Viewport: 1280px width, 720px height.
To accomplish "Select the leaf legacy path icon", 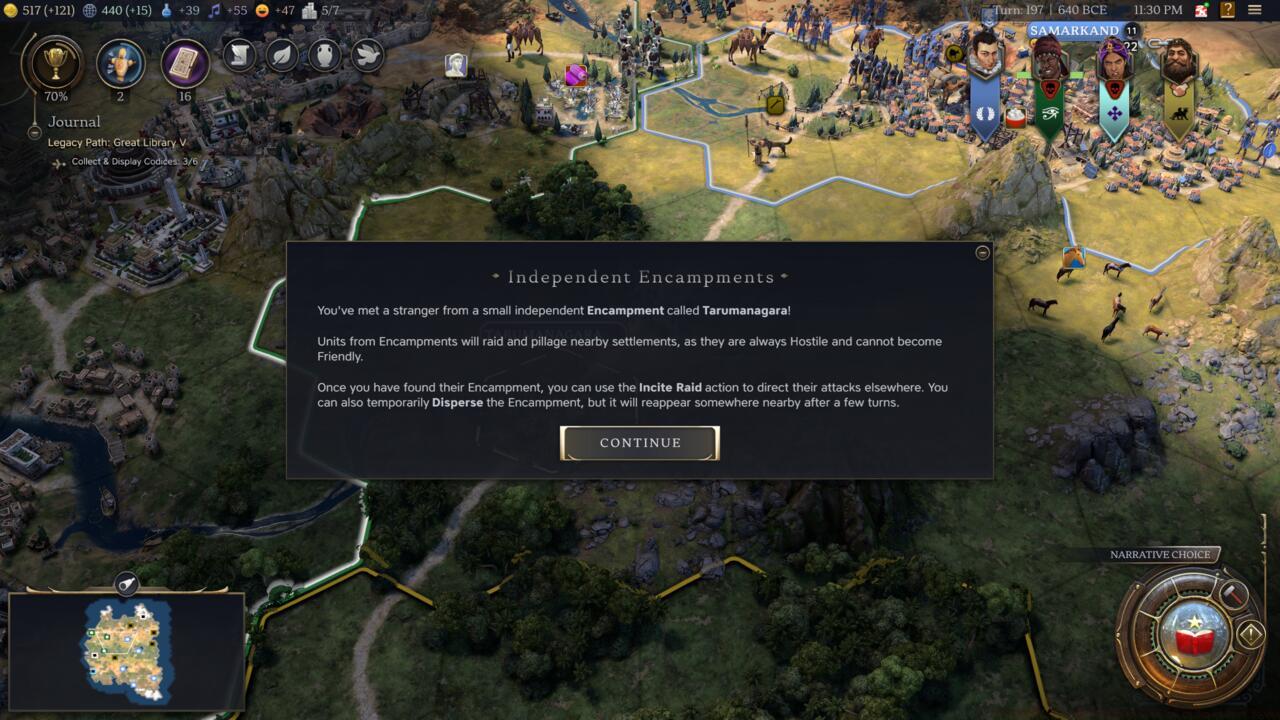I will (281, 56).
